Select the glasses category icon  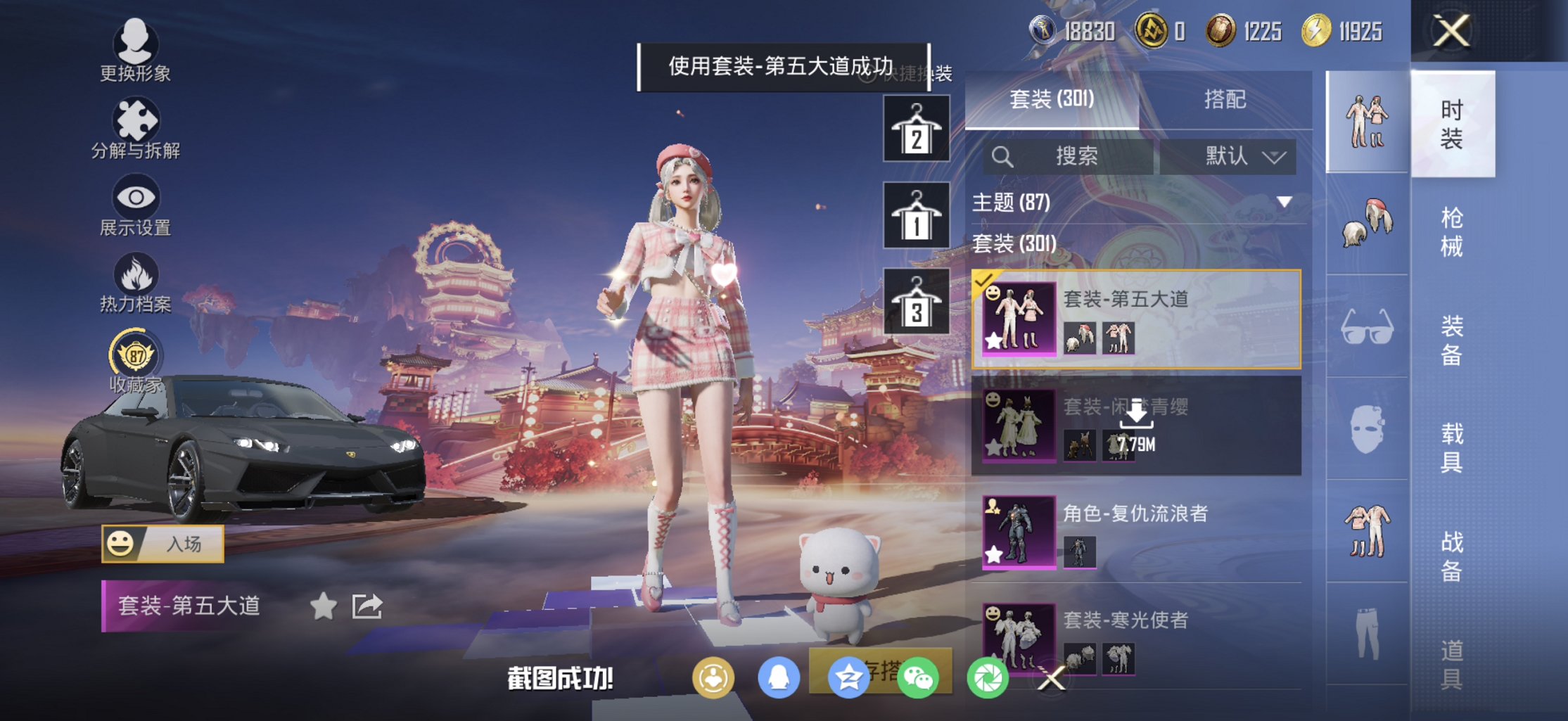click(1367, 326)
